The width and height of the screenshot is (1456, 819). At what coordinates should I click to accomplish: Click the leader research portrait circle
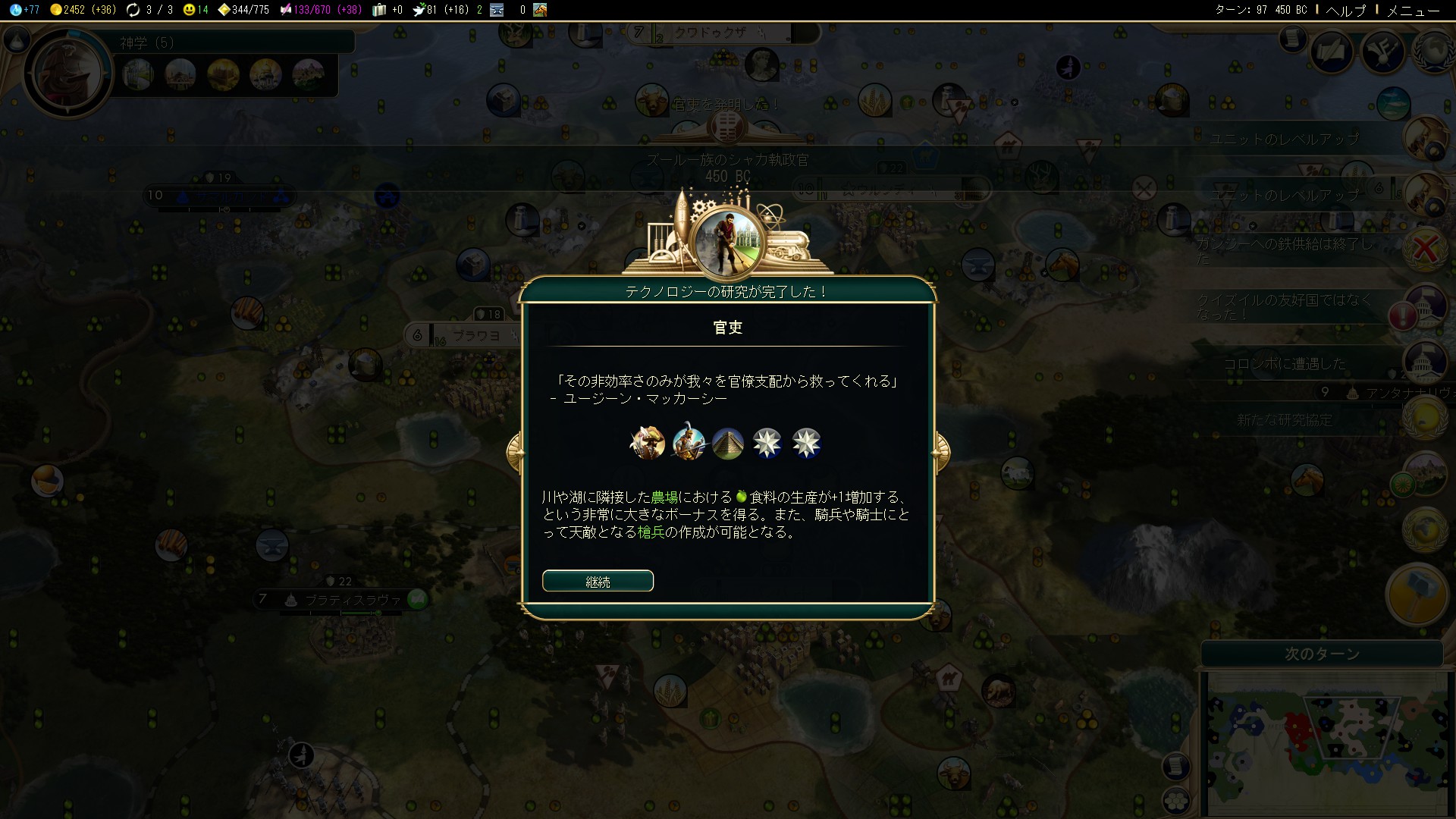pyautogui.click(x=68, y=73)
